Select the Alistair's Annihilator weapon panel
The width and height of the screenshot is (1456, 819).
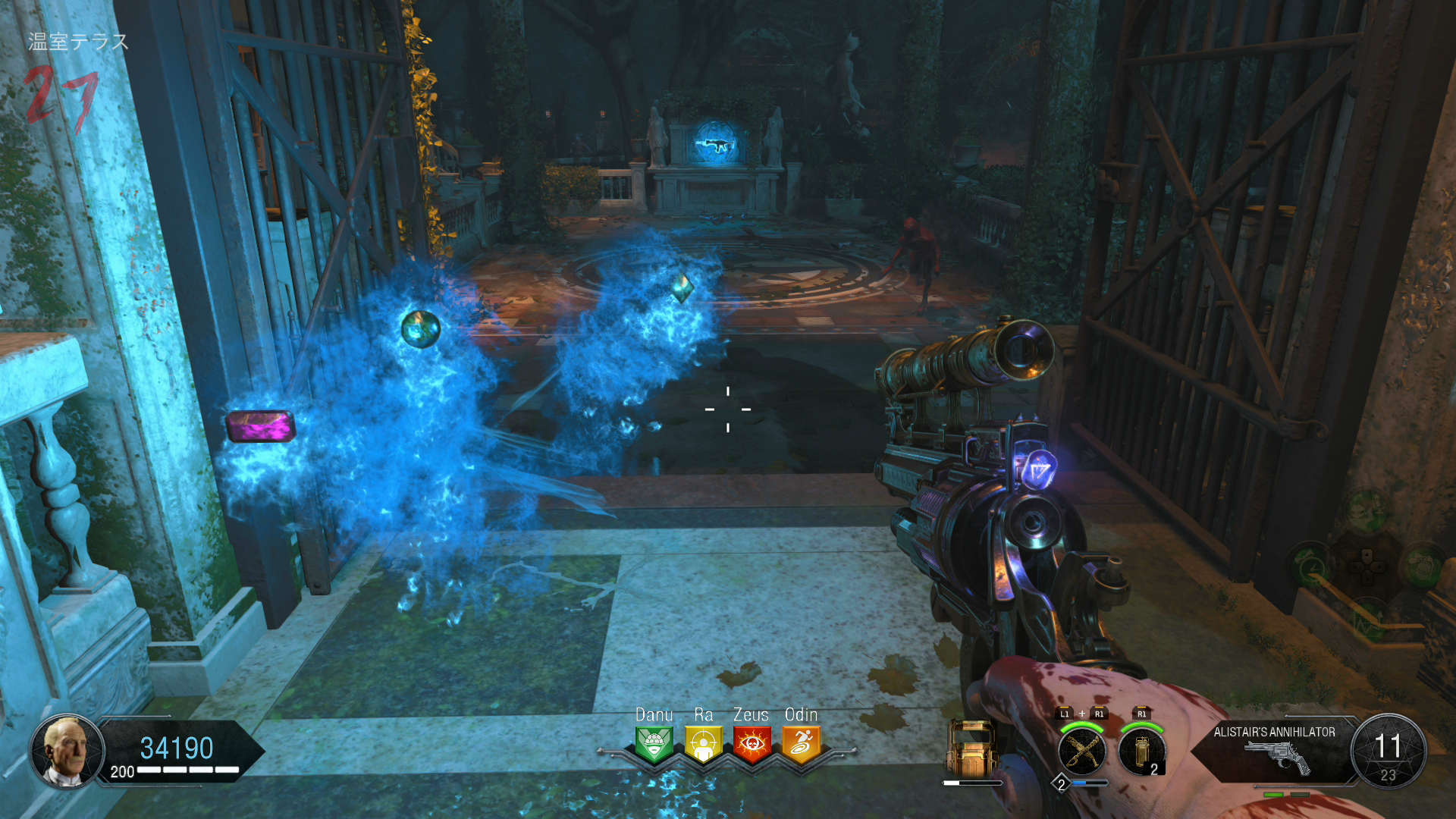(x=1274, y=751)
